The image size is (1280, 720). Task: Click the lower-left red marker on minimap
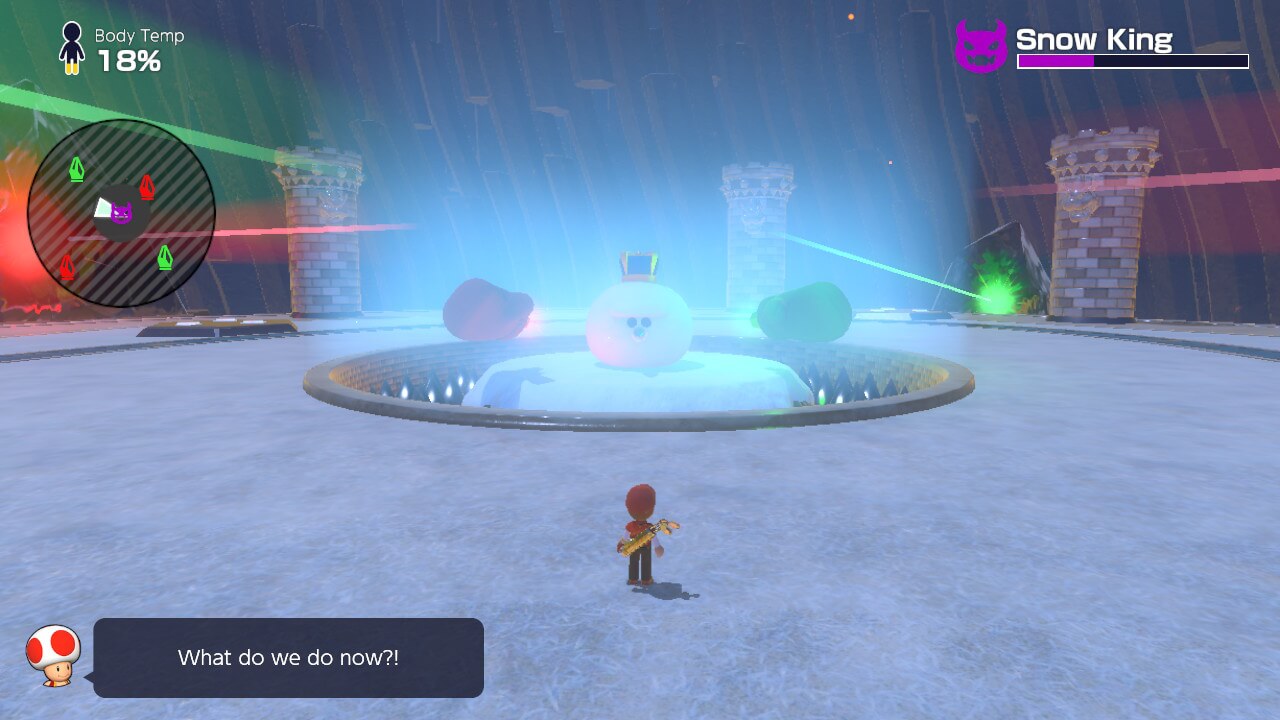[68, 267]
